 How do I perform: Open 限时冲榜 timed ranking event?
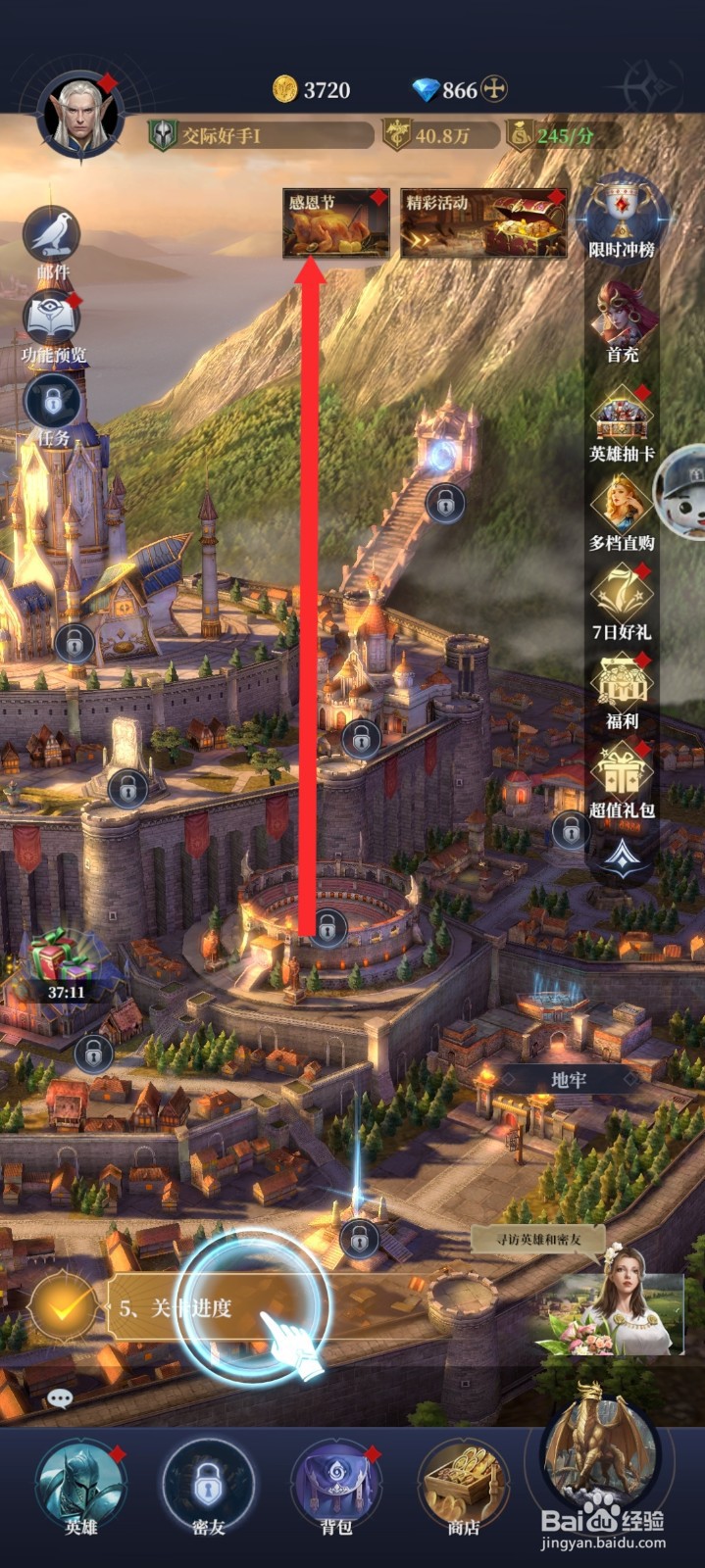(622, 218)
